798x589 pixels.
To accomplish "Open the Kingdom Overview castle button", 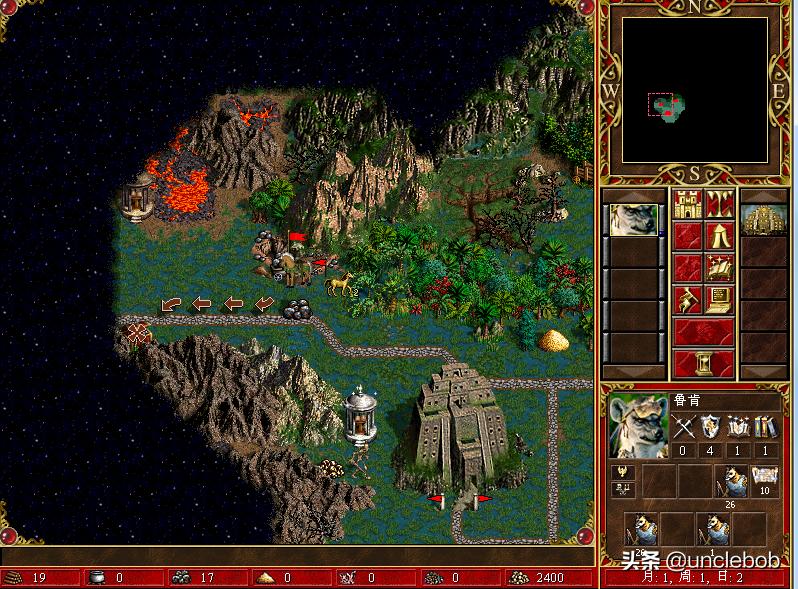I will 687,205.
